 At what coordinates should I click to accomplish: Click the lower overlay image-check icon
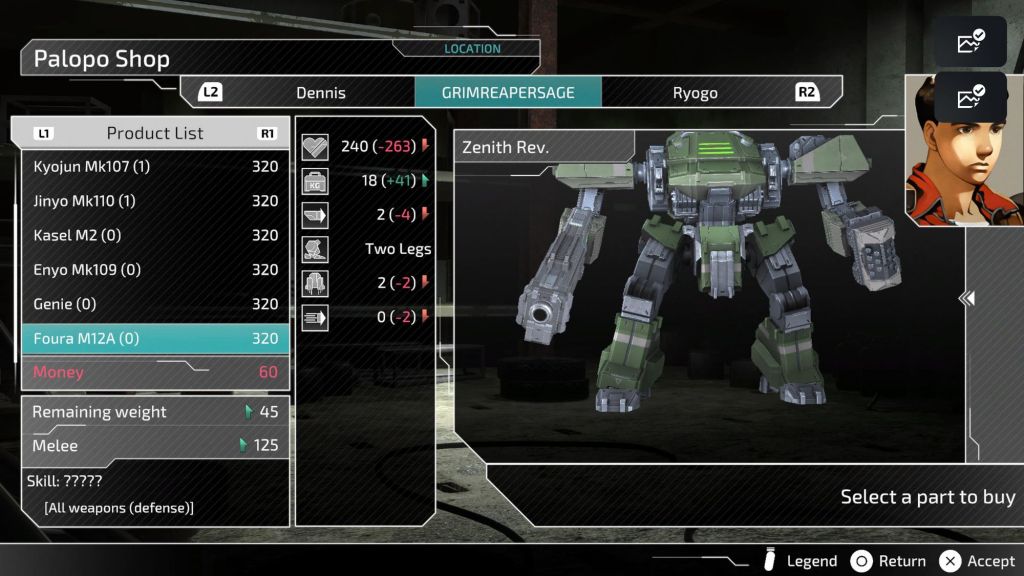pos(971,97)
